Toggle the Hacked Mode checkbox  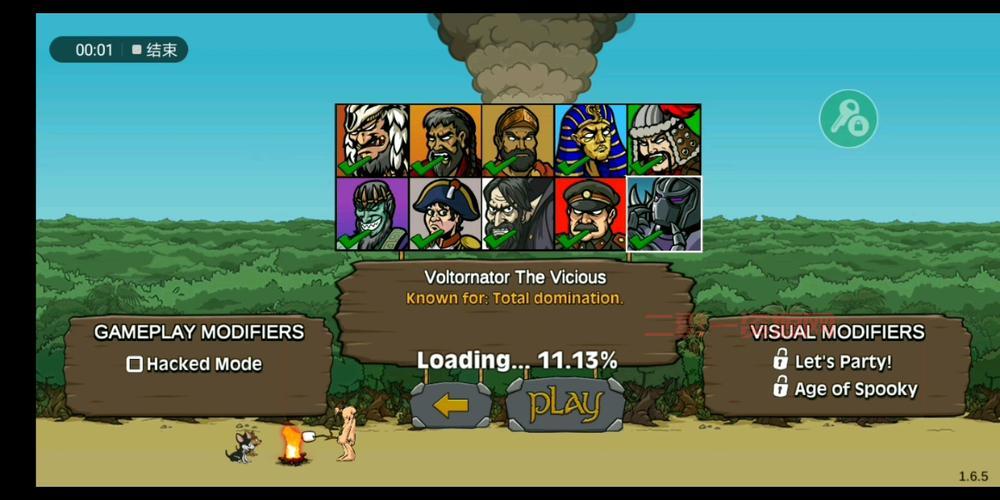pos(135,364)
